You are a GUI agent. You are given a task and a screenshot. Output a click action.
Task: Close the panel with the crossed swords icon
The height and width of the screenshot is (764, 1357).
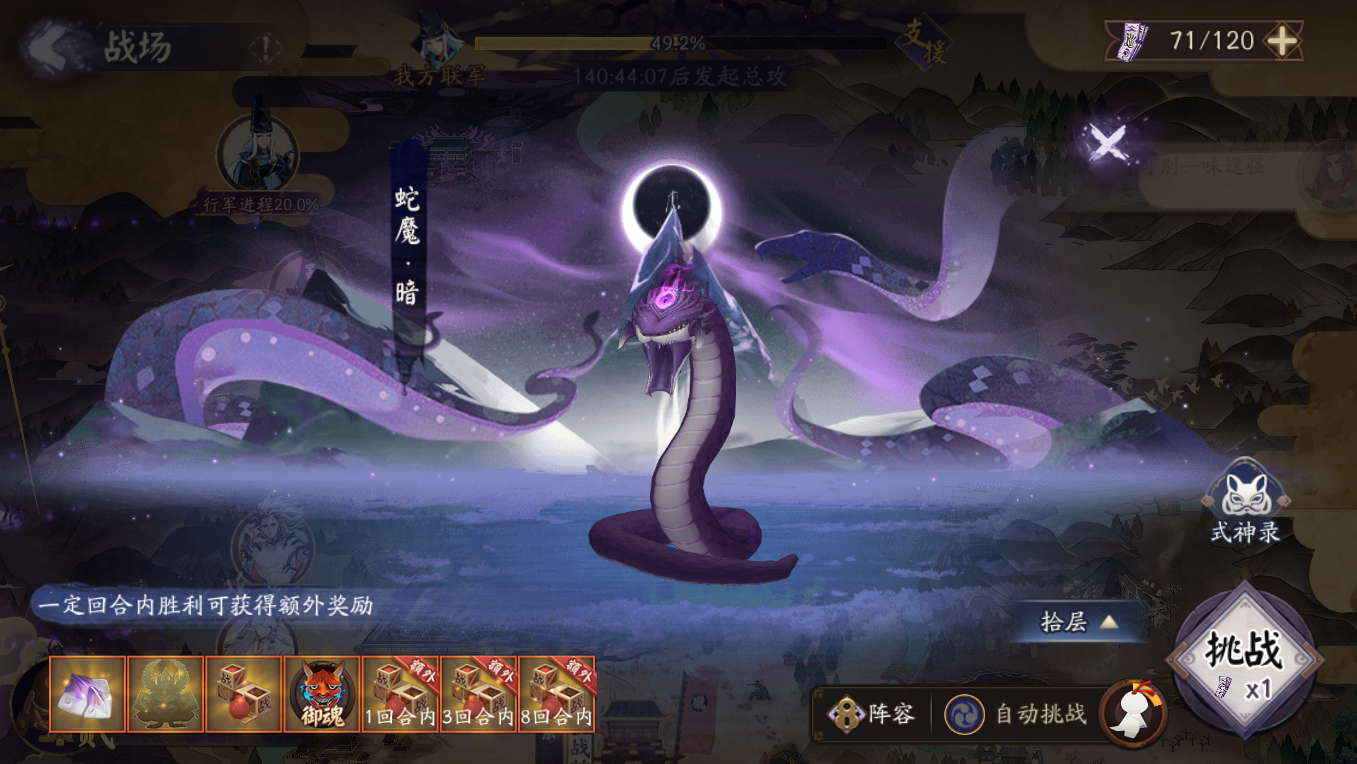tap(1108, 143)
